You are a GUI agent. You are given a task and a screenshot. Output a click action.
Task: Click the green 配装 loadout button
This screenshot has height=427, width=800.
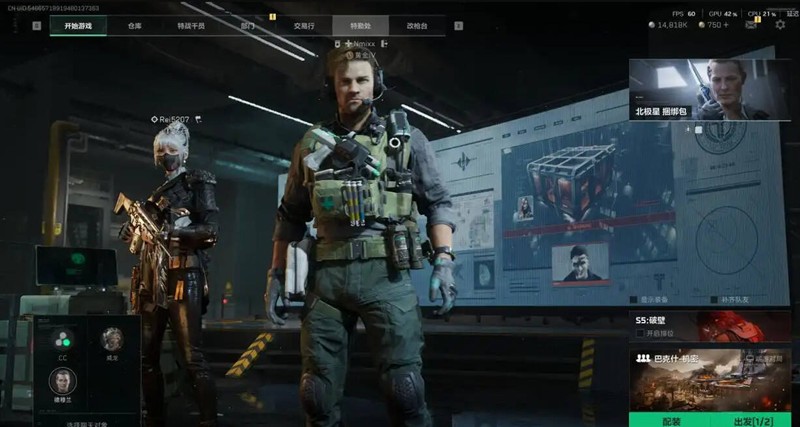pos(671,421)
